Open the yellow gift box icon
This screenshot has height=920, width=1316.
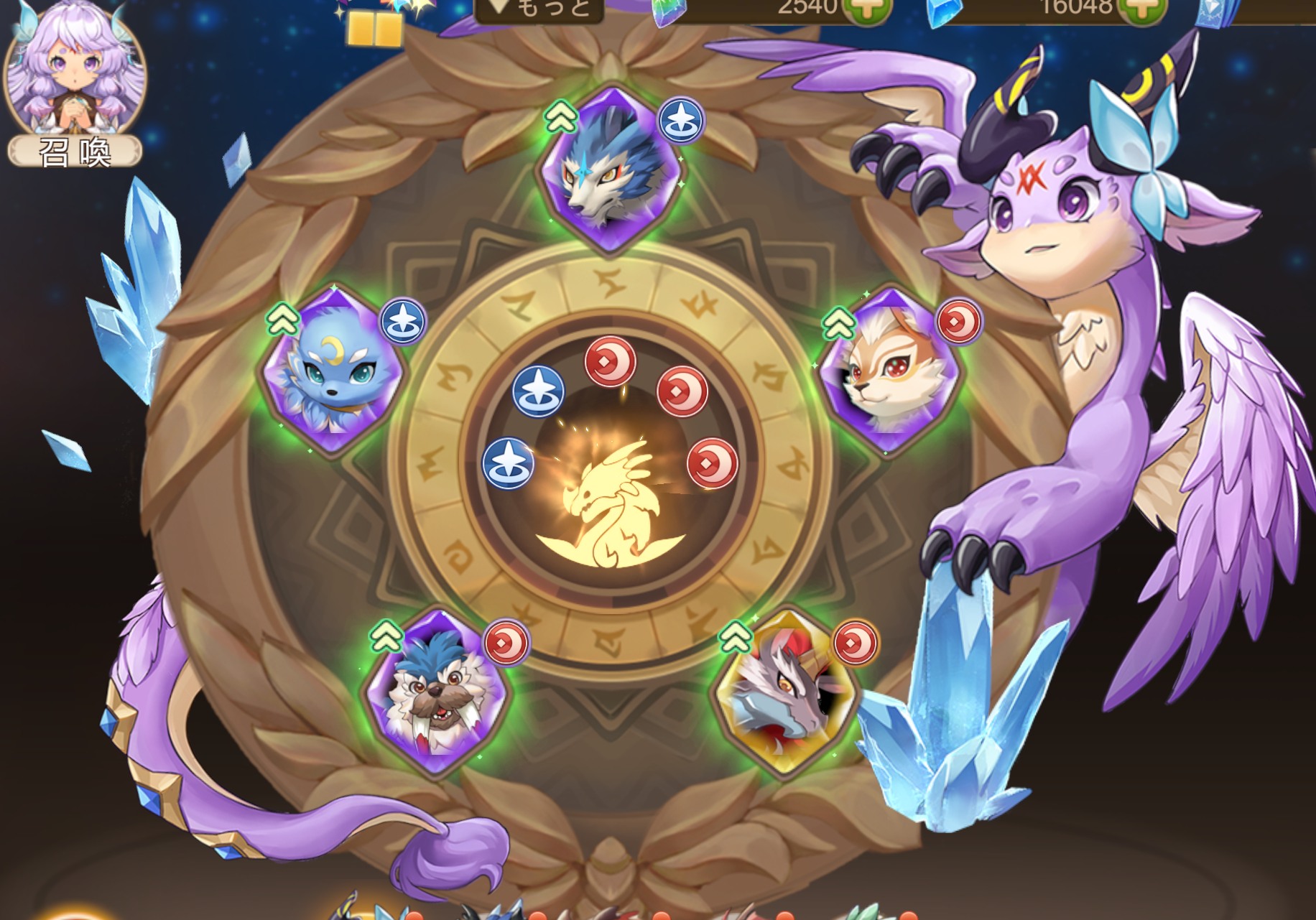tap(374, 29)
